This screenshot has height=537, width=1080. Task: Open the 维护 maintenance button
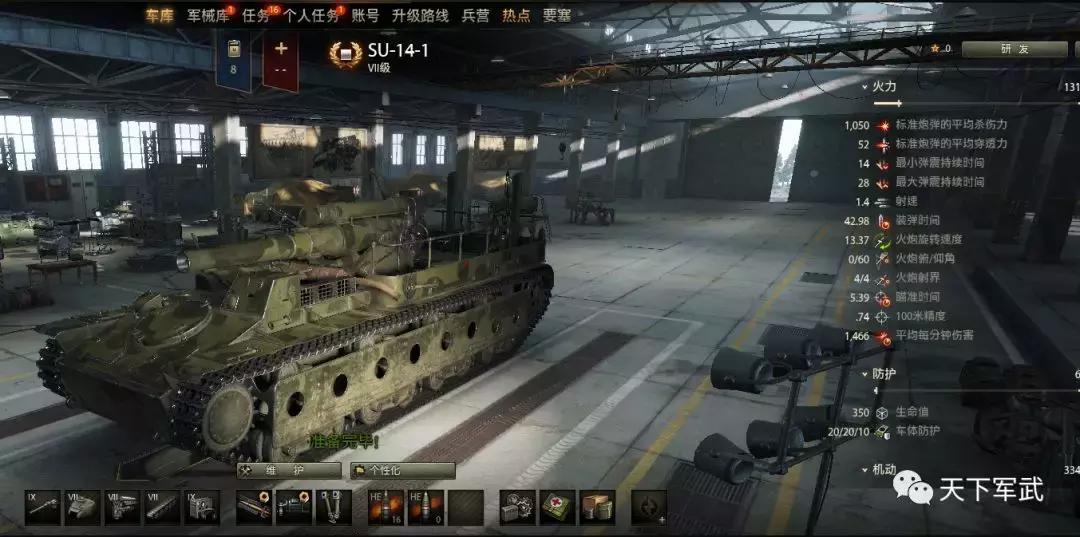[290, 470]
